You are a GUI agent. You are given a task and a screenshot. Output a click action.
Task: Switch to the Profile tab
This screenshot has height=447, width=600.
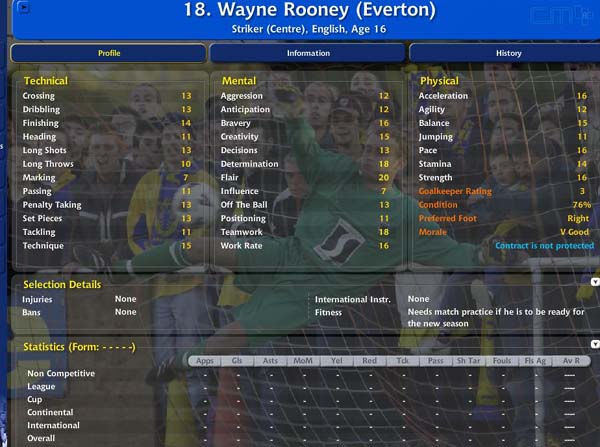coord(109,53)
